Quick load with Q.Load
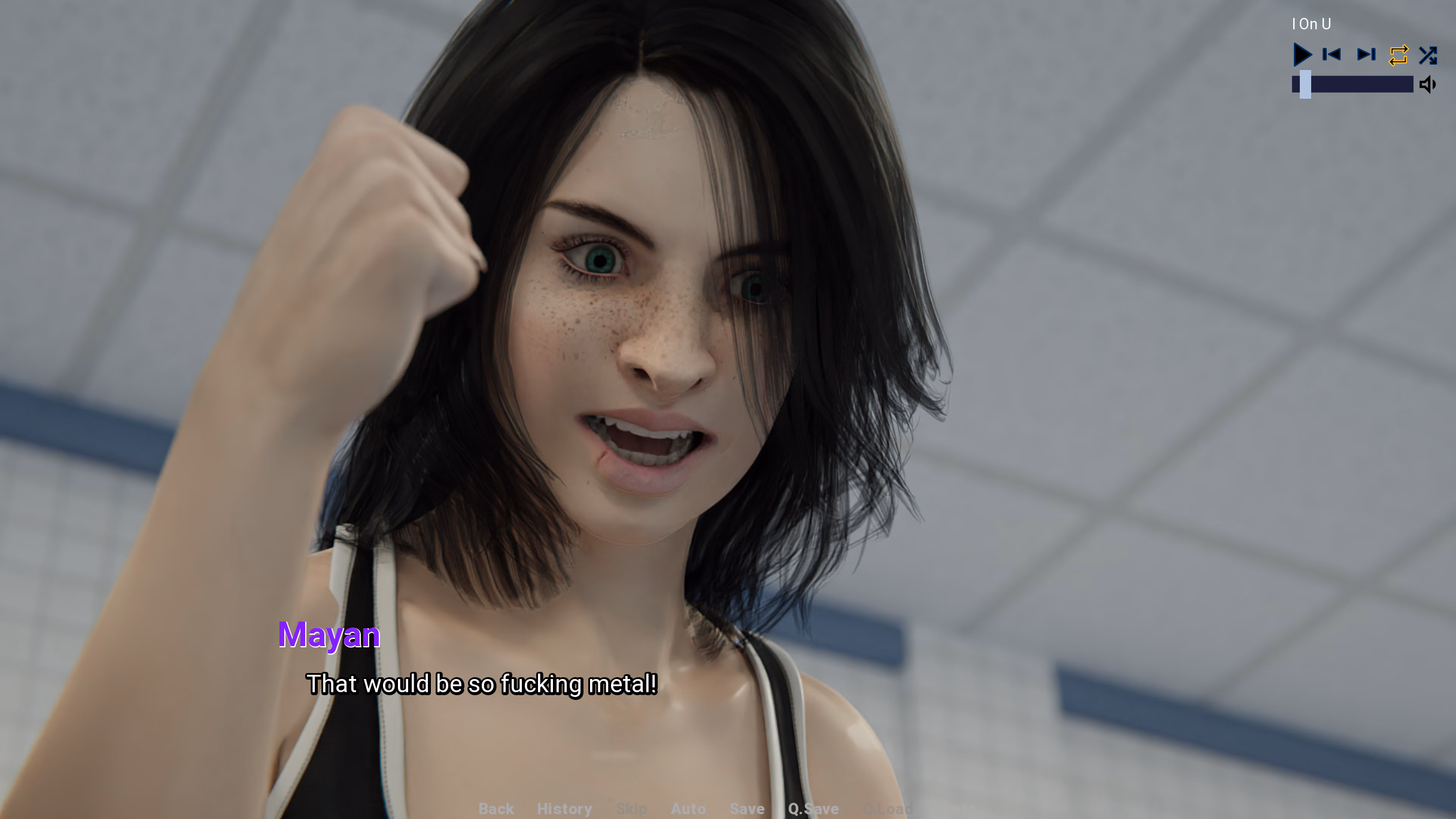The height and width of the screenshot is (819, 1456). 887,809
